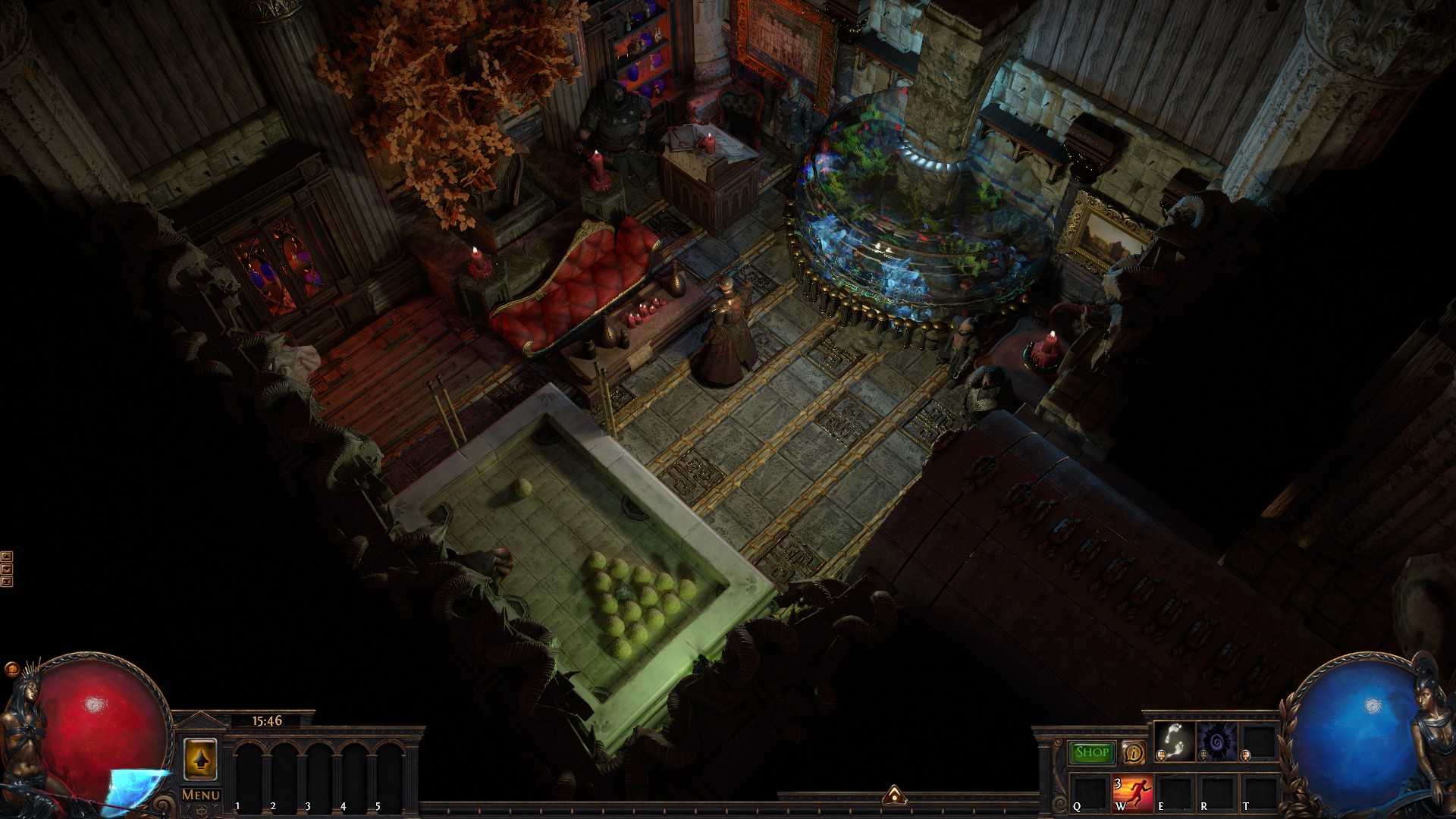This screenshot has width=1456, height=819.
Task: Expand the panel arrow at bottom center
Action: click(893, 795)
